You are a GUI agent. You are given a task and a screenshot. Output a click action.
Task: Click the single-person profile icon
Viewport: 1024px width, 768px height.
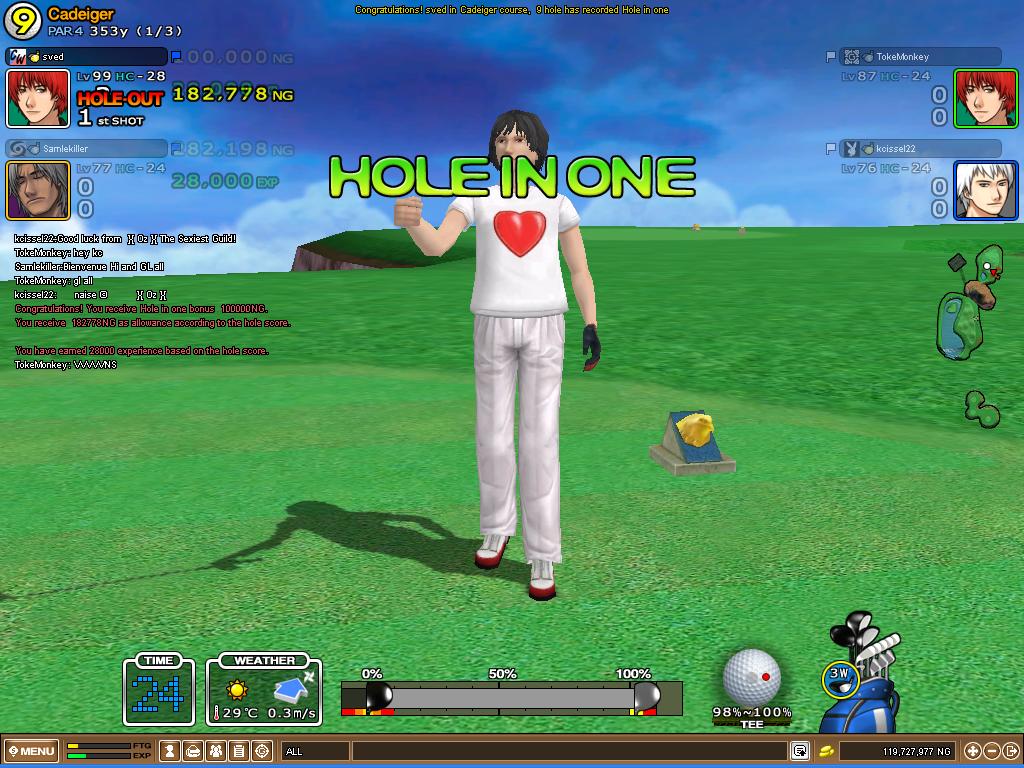click(x=171, y=750)
